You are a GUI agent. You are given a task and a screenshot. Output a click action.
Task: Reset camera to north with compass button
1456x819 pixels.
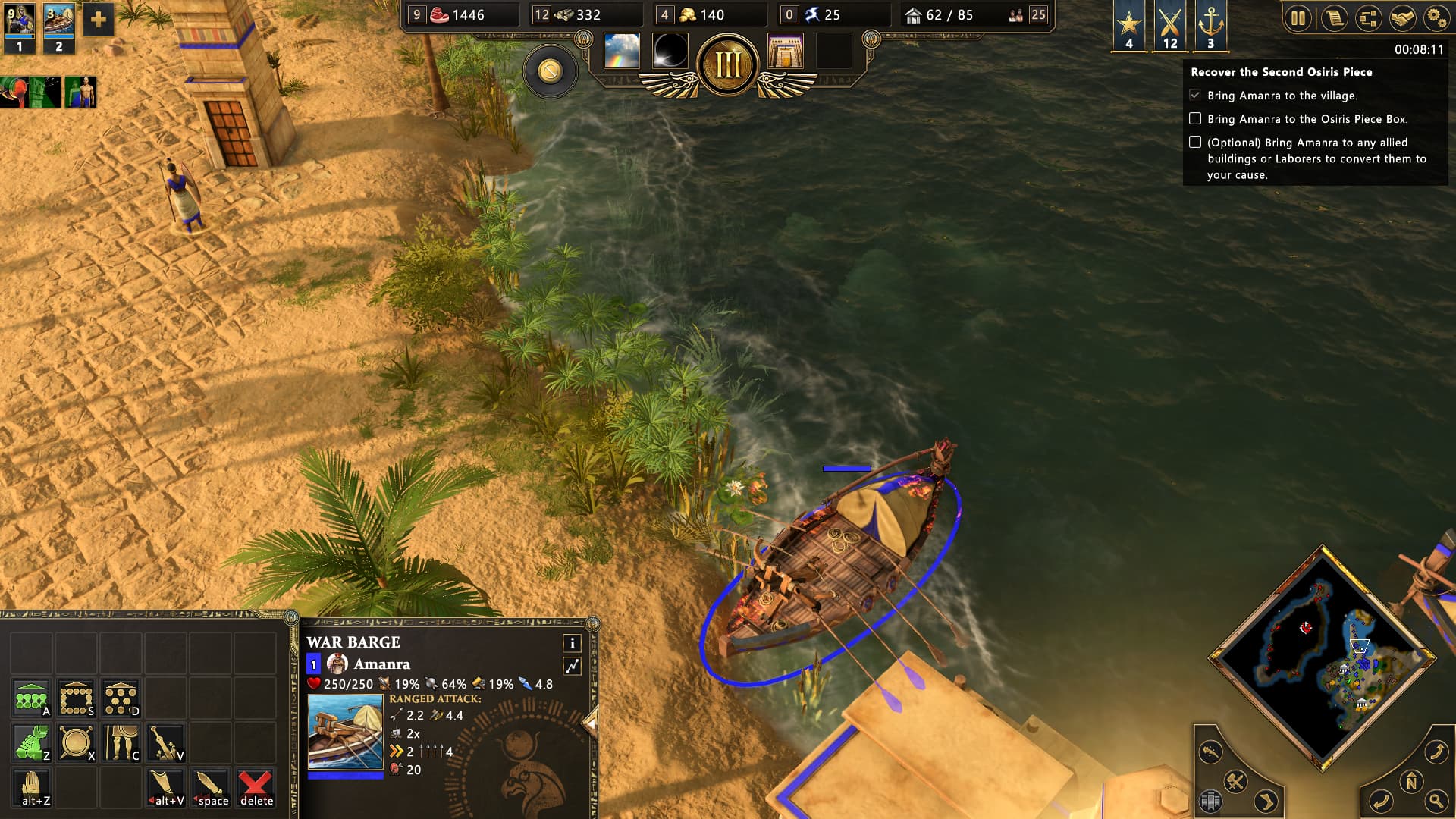pos(1411,781)
